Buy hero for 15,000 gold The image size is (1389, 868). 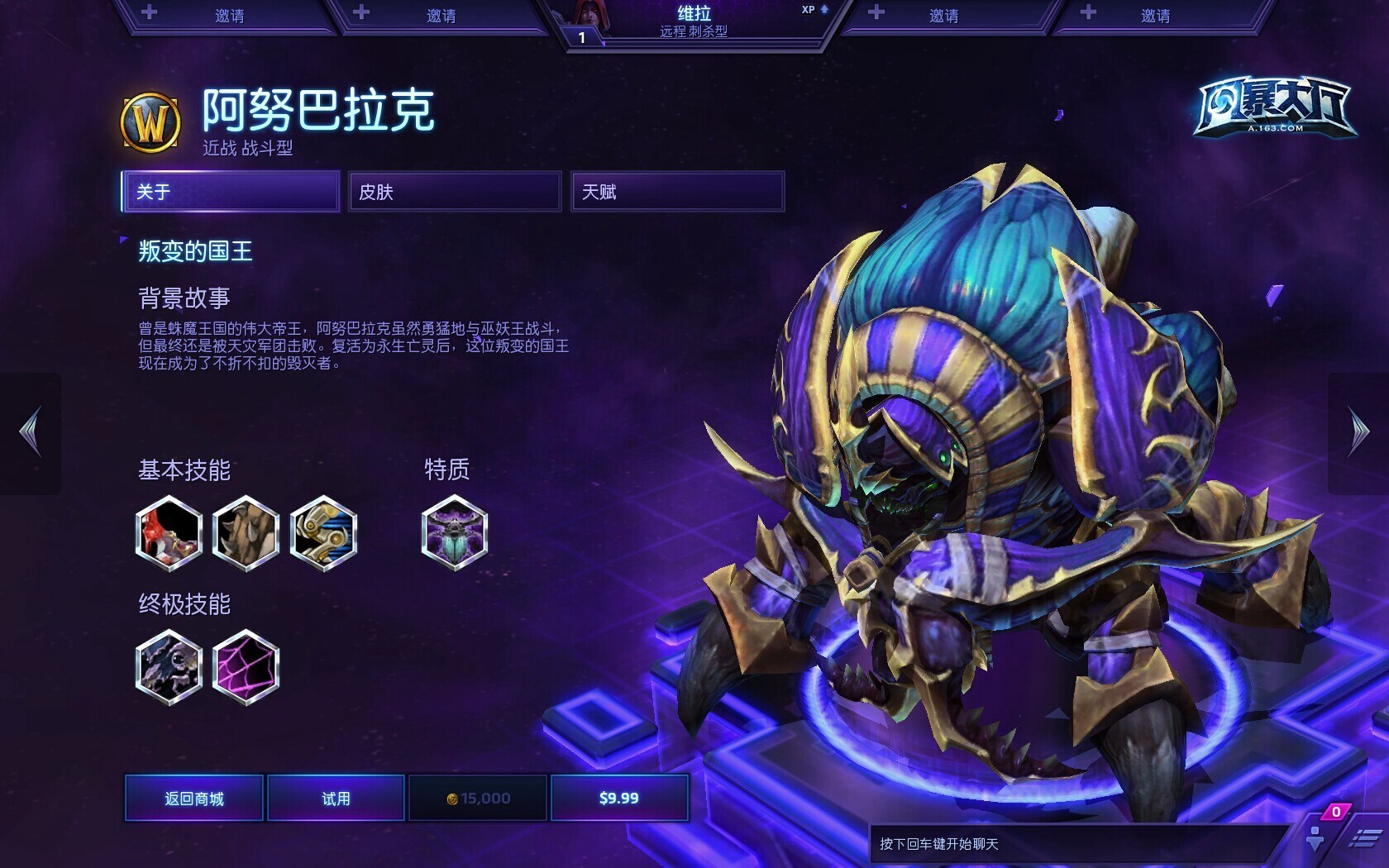point(478,798)
